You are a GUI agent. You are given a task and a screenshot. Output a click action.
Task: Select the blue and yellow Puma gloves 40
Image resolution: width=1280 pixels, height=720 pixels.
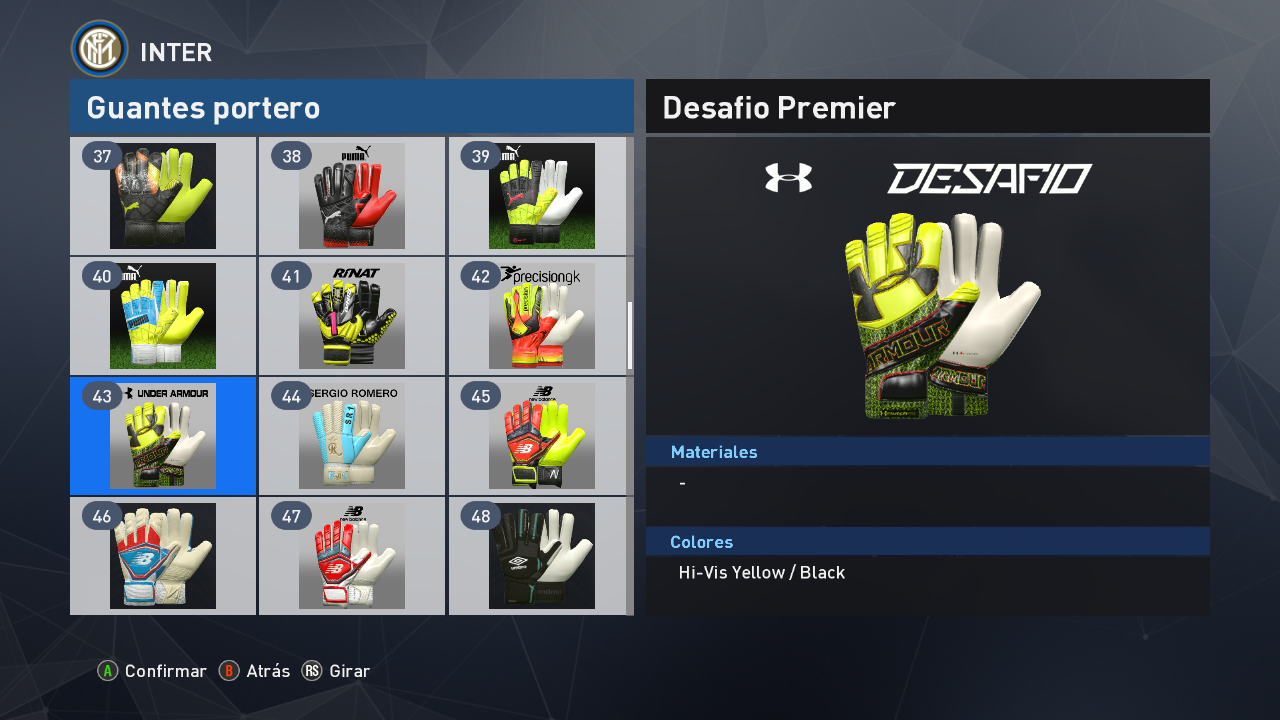pyautogui.click(x=163, y=316)
